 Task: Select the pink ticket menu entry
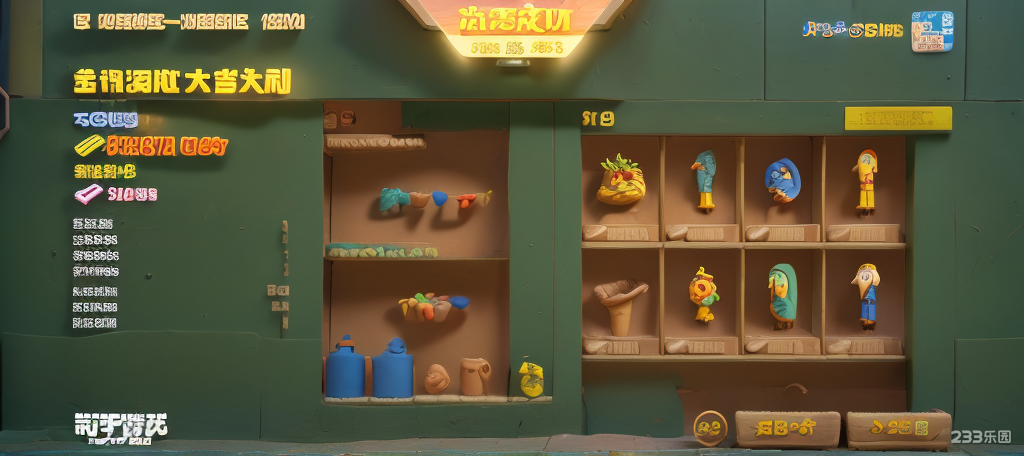(116, 193)
